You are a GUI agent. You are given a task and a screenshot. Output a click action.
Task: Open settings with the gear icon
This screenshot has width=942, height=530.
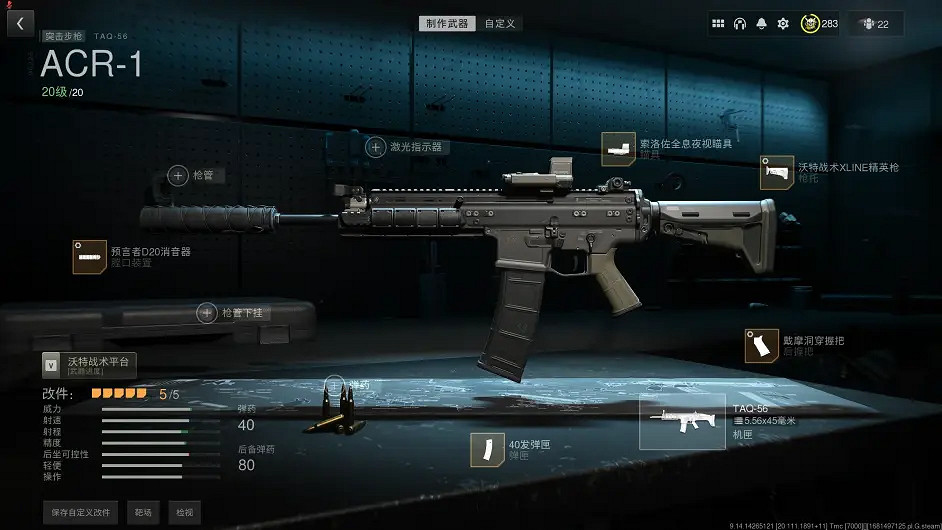[784, 23]
